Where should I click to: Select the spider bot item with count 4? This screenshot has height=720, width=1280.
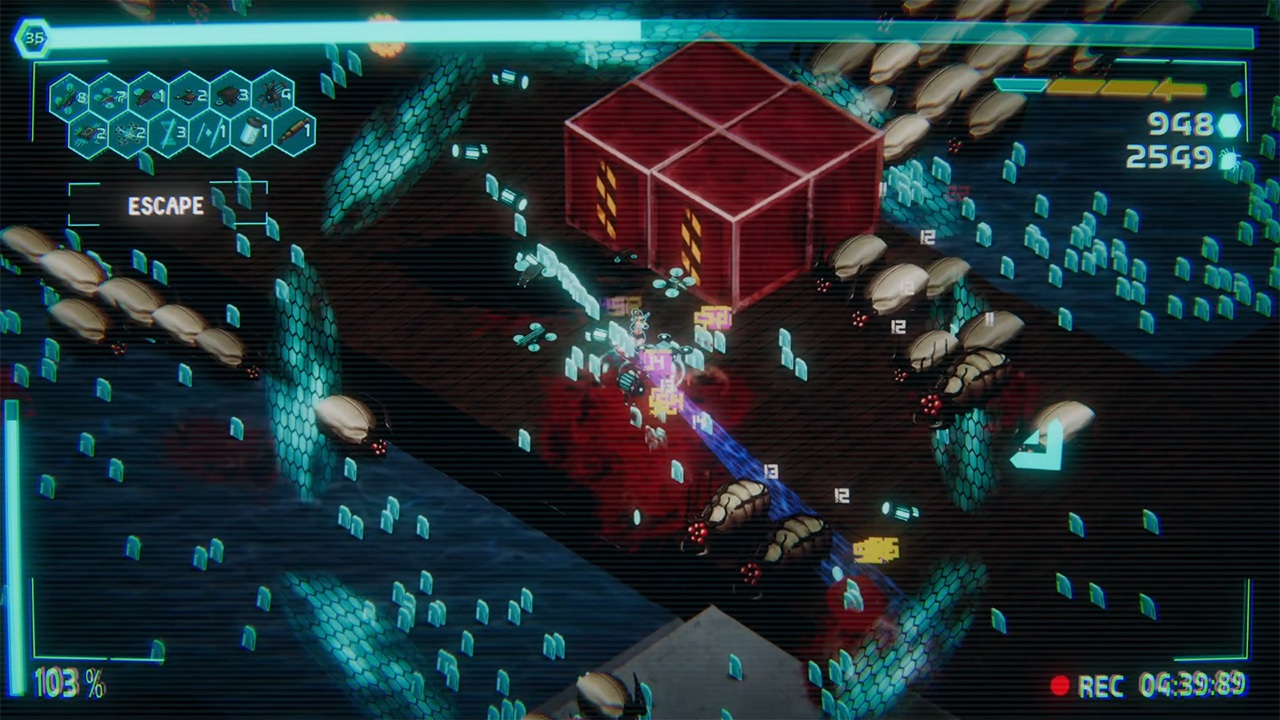272,95
